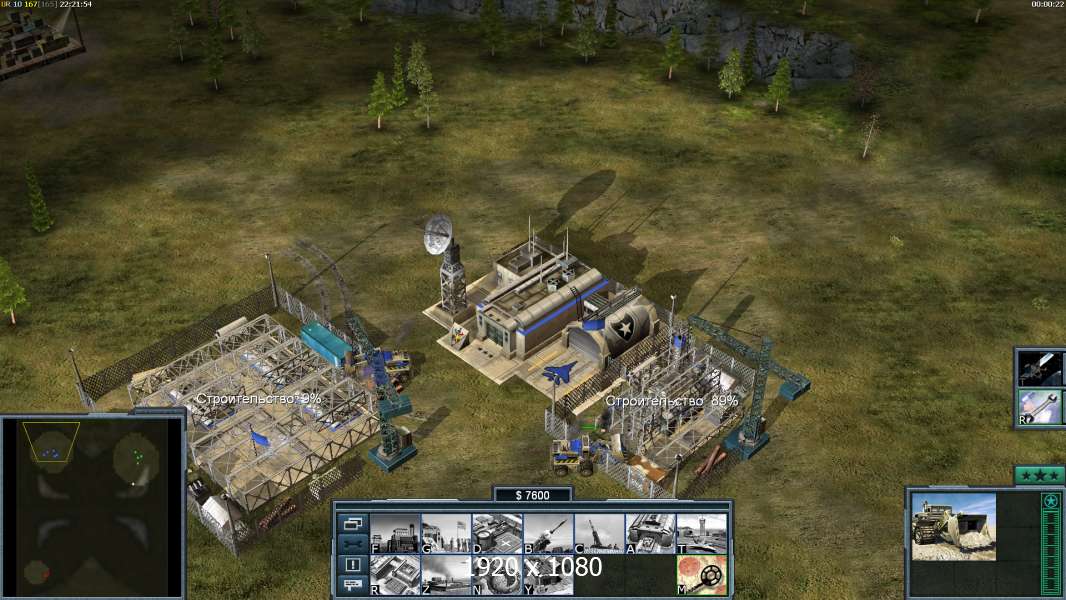Use the wrench repair general power shortcut
1066x600 pixels.
(x=1041, y=408)
